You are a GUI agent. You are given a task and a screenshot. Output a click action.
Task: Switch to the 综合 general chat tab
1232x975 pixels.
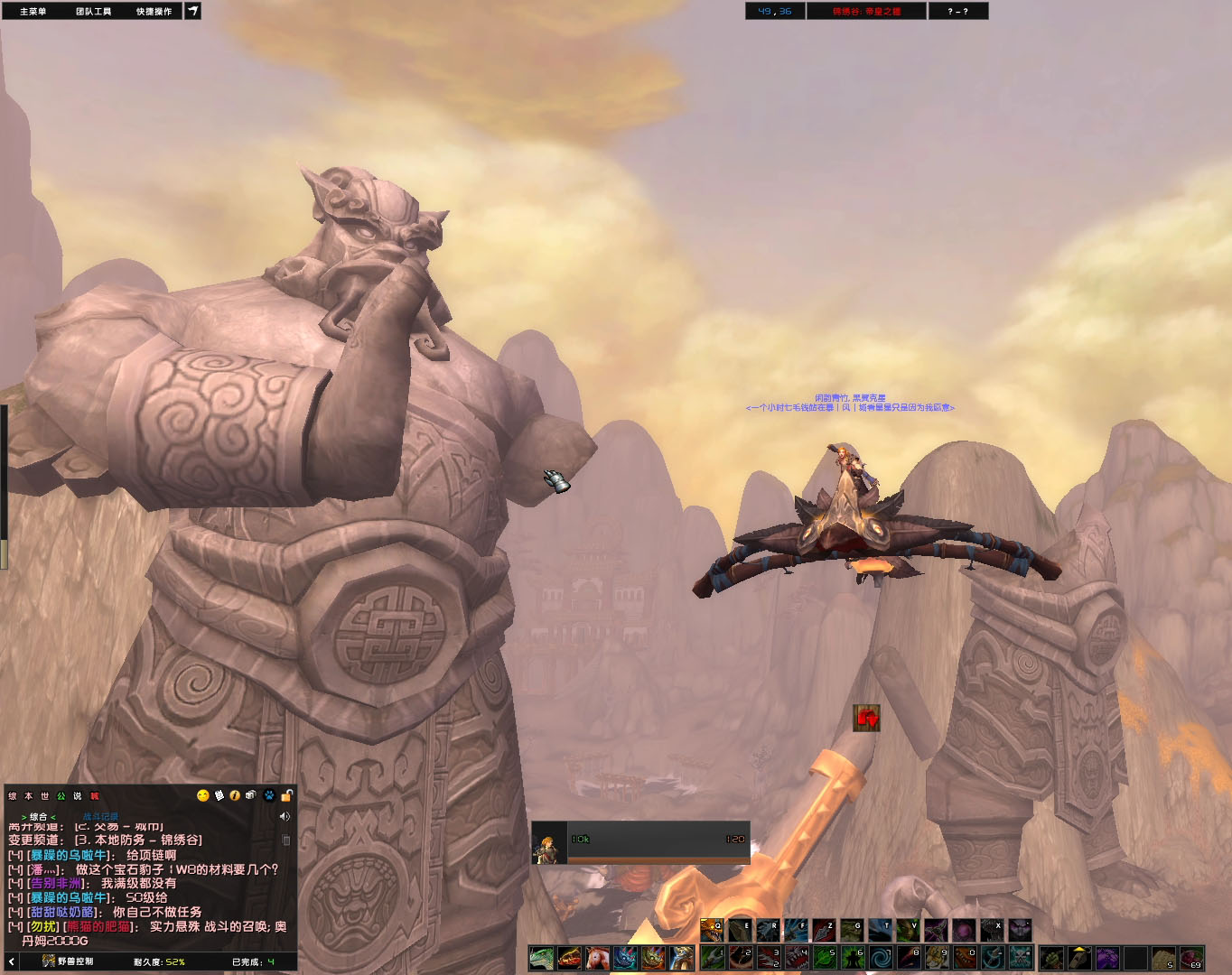(38, 817)
